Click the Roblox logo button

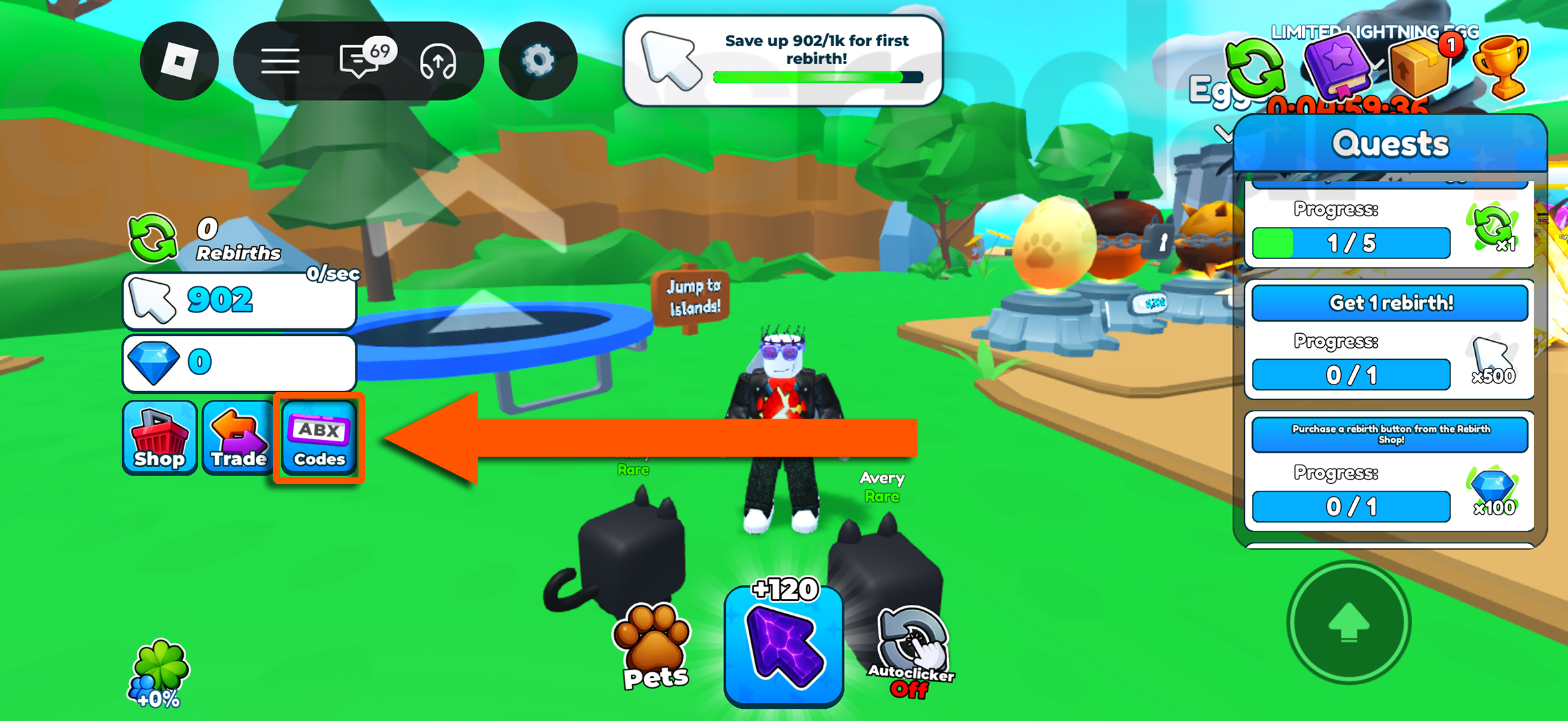click(x=179, y=60)
